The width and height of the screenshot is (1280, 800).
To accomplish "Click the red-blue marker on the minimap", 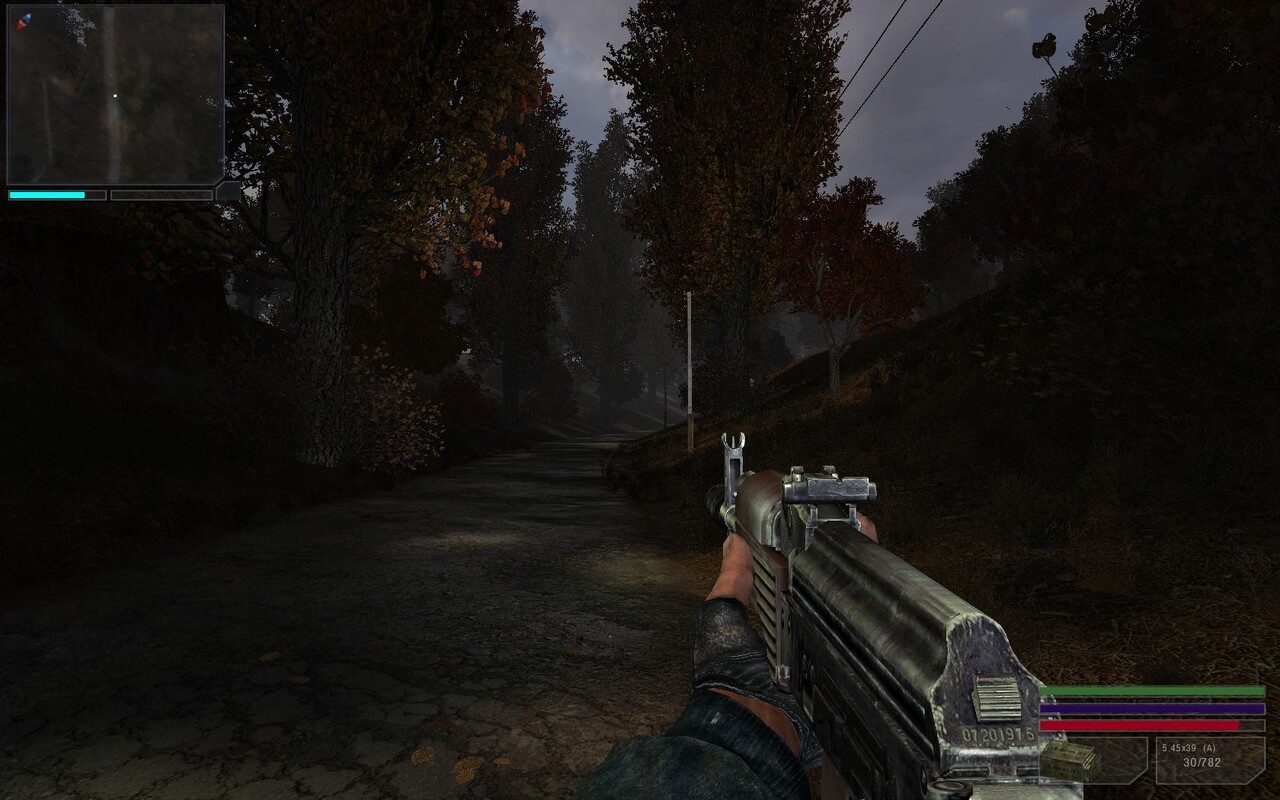I will [24, 20].
